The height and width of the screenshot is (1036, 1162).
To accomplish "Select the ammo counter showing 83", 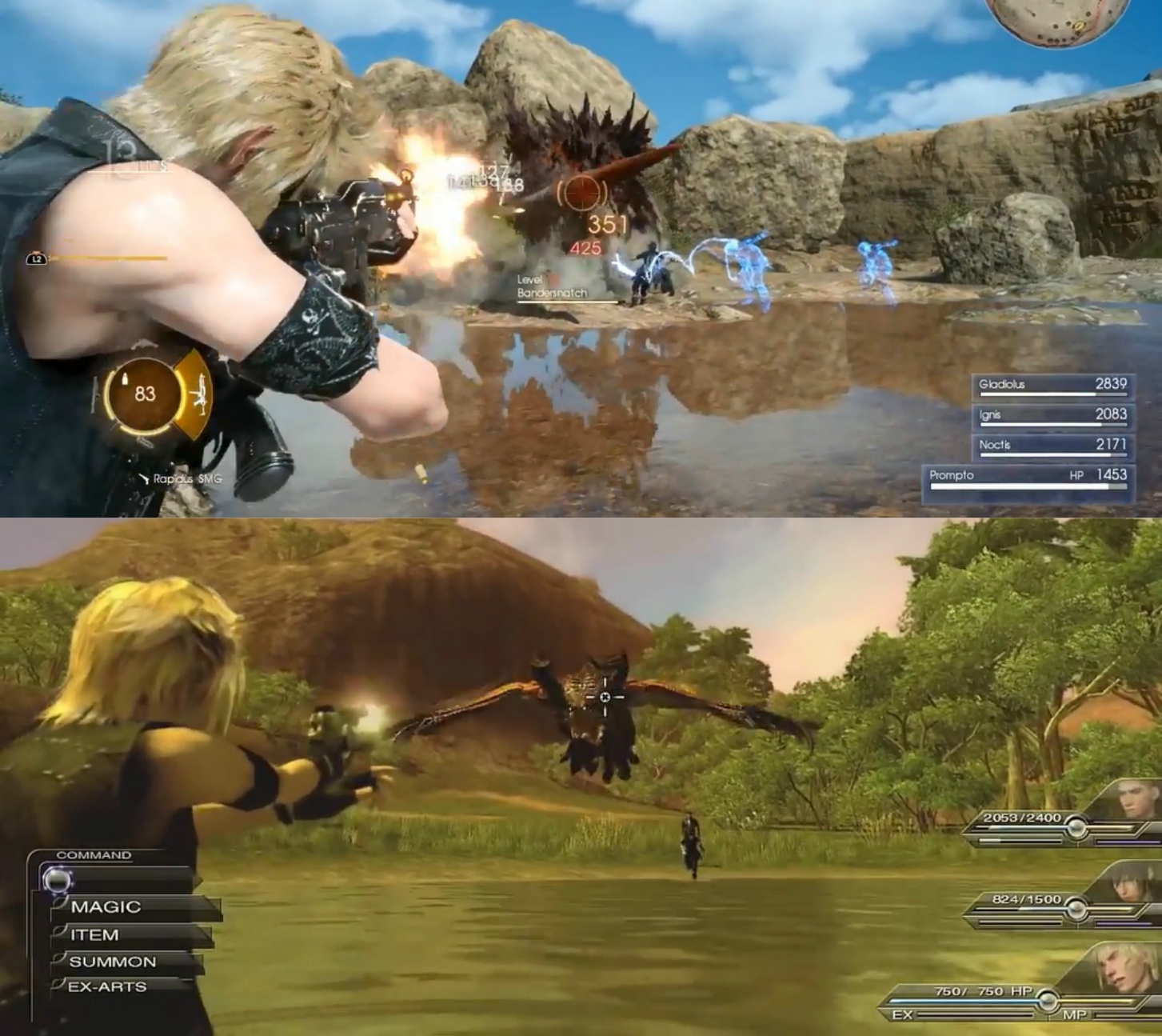I will tap(144, 392).
